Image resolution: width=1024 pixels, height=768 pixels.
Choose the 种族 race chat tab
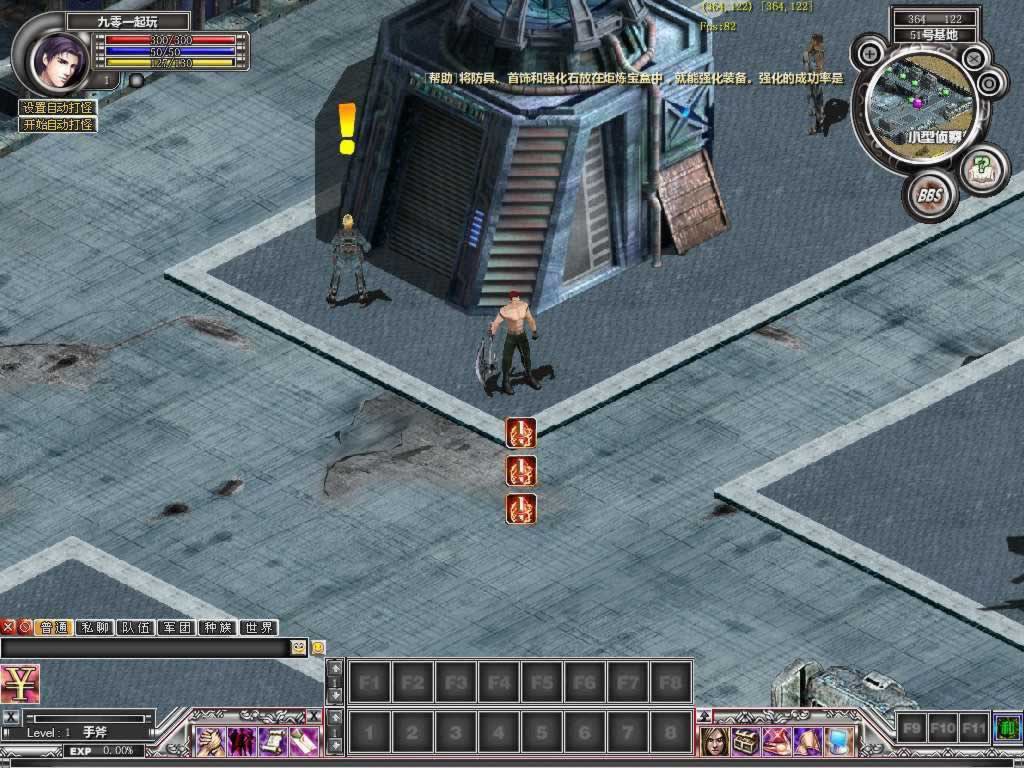(x=218, y=628)
